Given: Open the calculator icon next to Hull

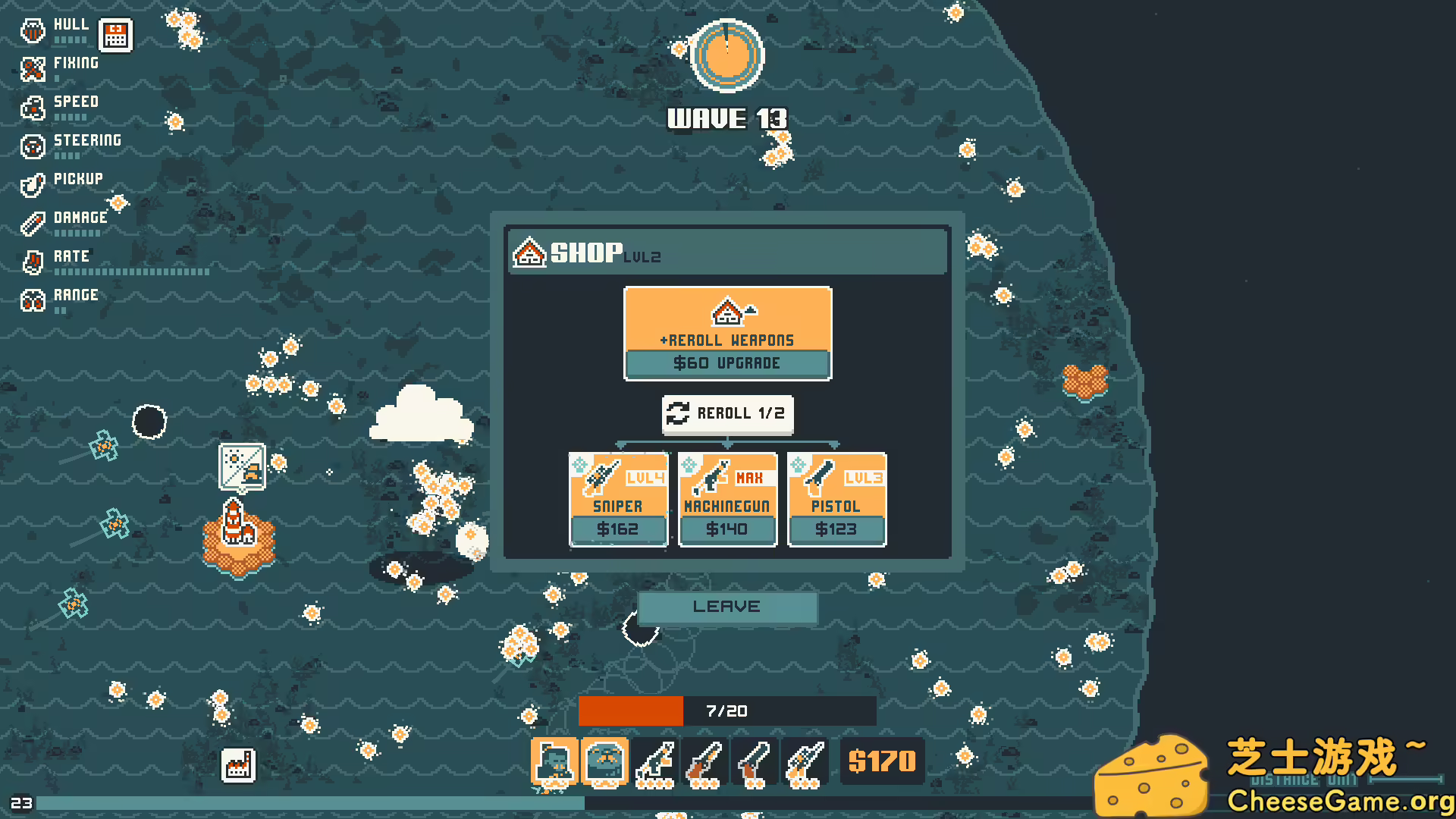Looking at the screenshot, I should point(115,34).
